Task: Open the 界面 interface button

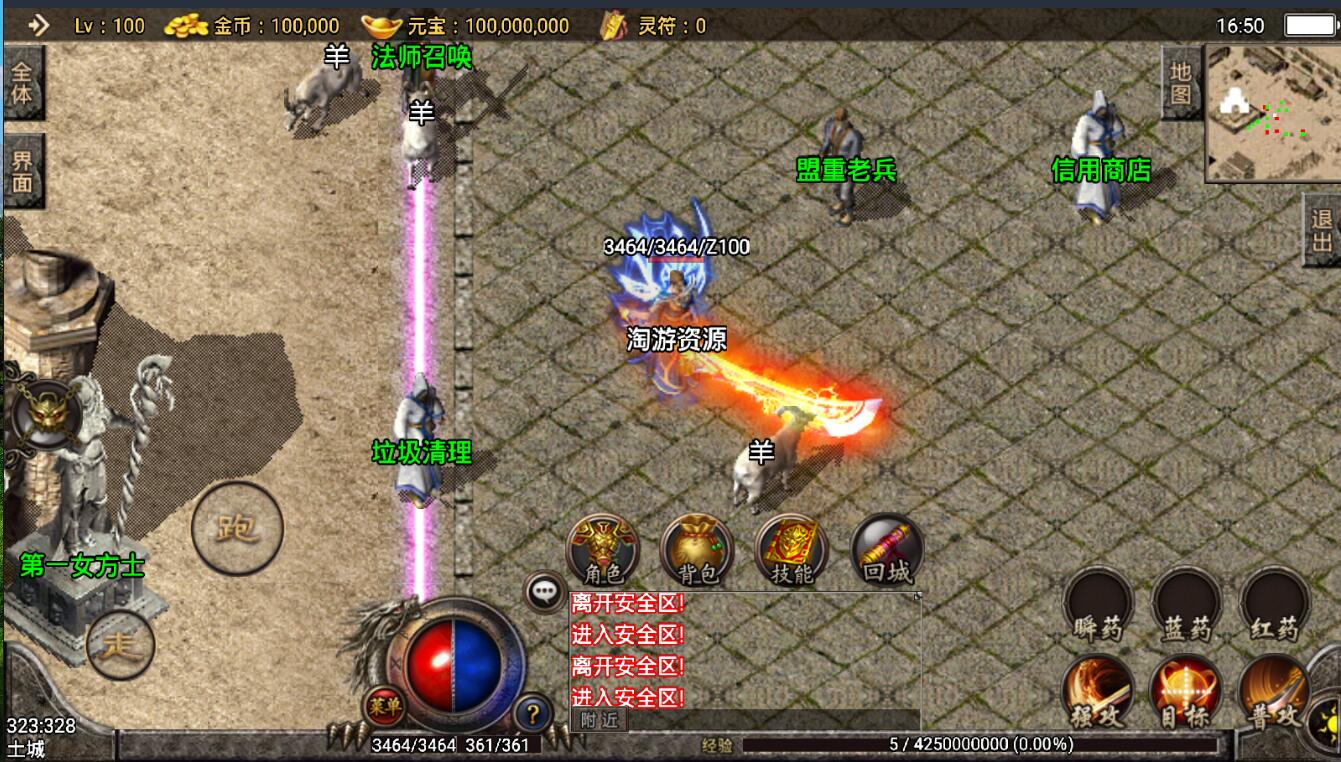Action: click(22, 171)
